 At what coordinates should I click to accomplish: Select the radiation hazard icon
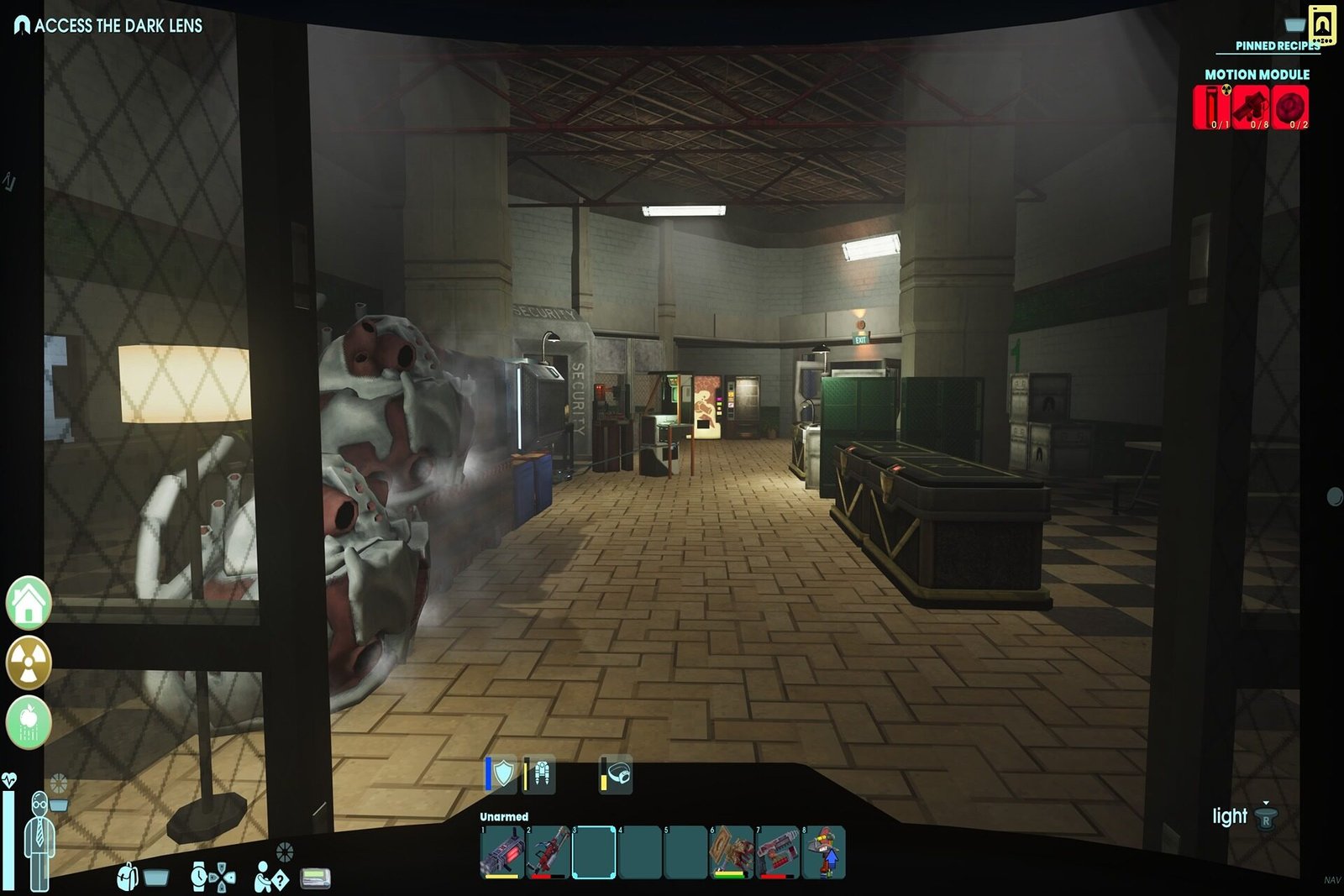(x=28, y=660)
